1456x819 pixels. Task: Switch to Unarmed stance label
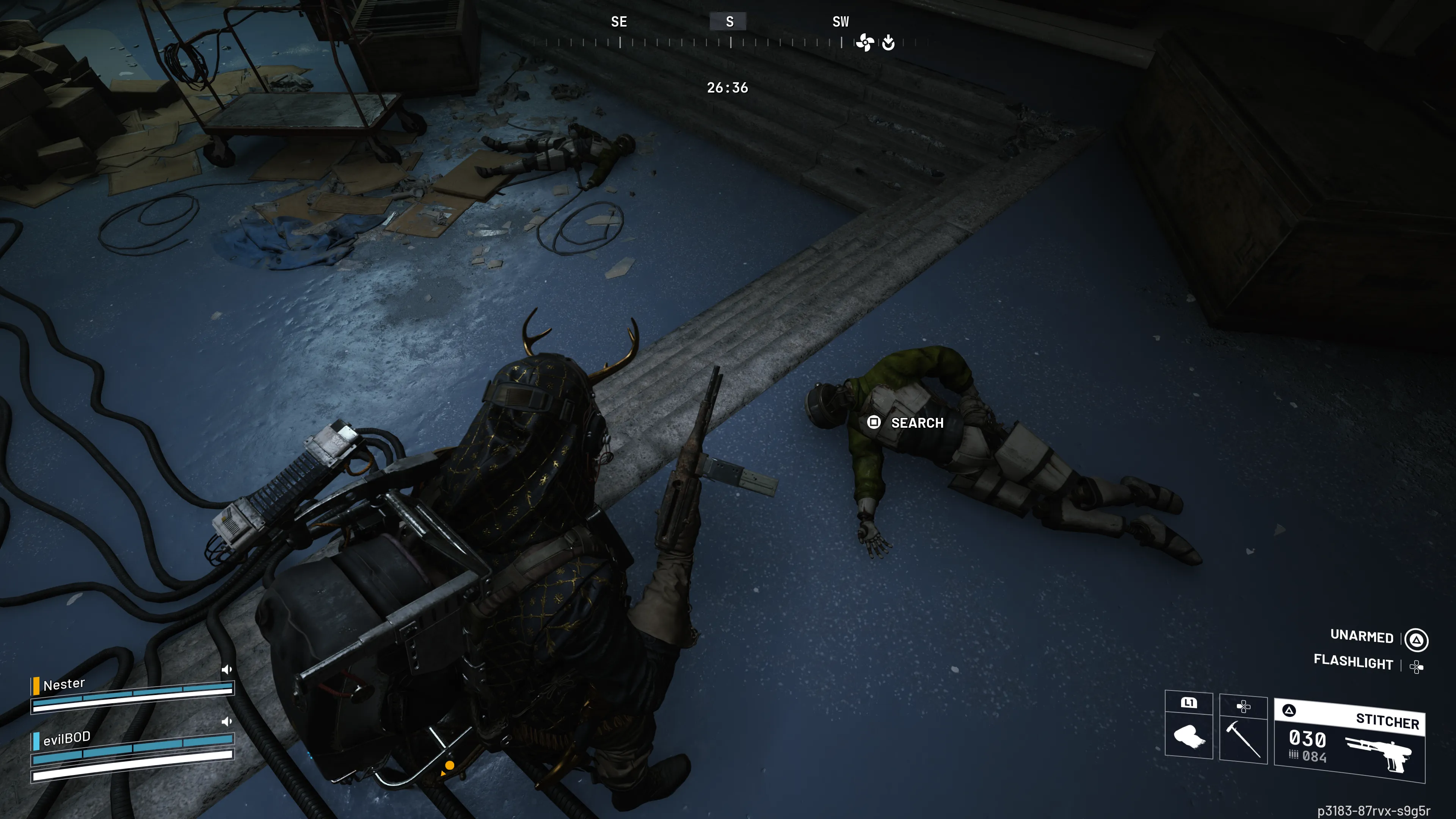click(1362, 637)
